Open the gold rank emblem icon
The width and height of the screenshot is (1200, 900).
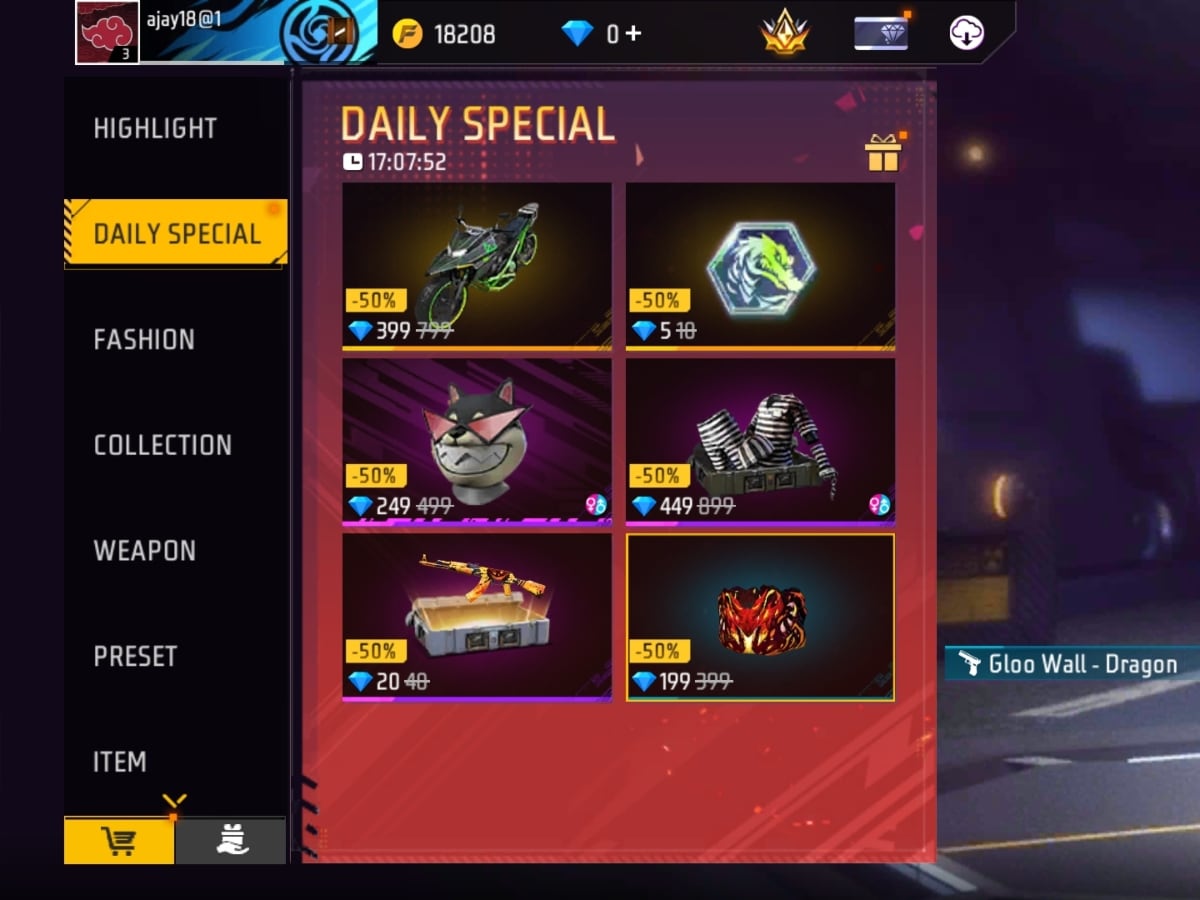(x=784, y=33)
